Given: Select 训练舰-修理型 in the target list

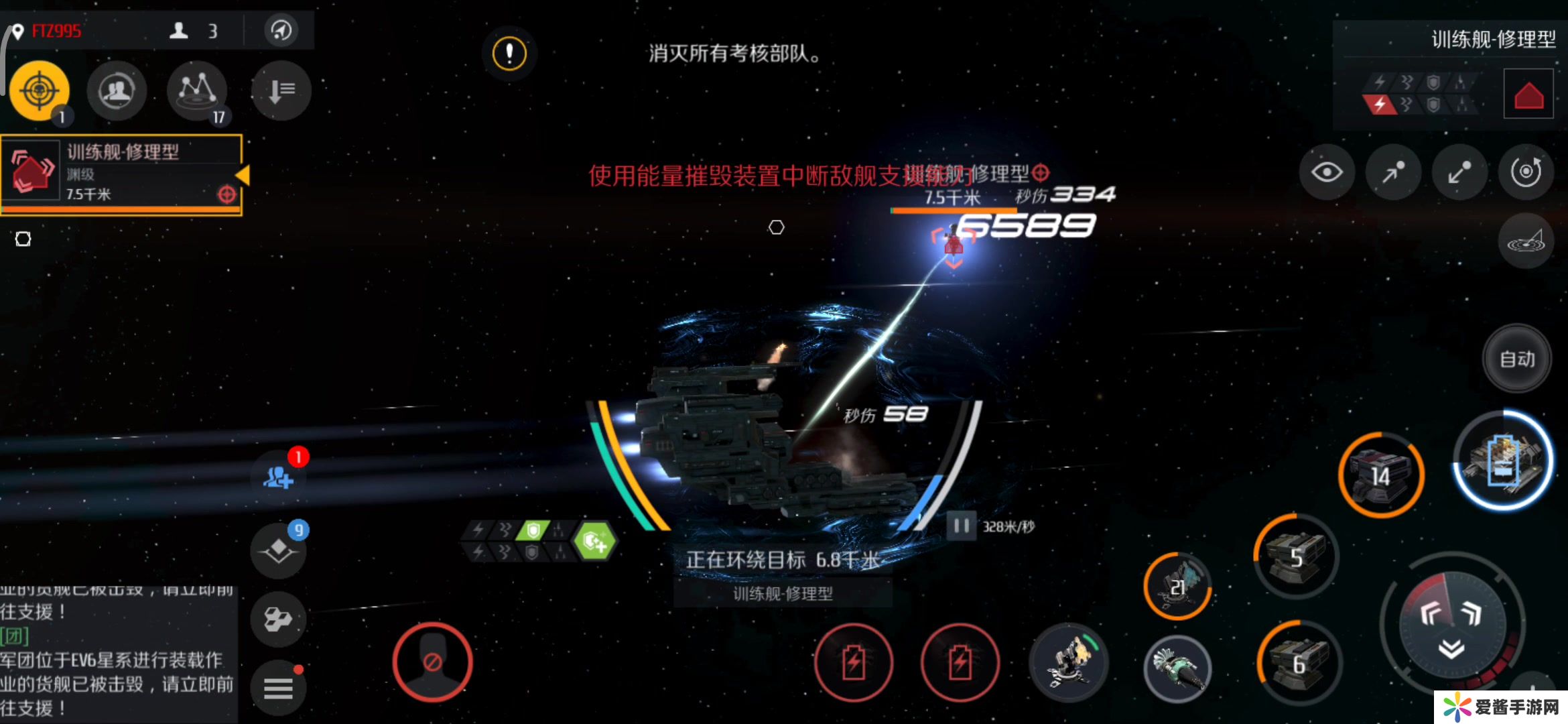Looking at the screenshot, I should [x=121, y=173].
